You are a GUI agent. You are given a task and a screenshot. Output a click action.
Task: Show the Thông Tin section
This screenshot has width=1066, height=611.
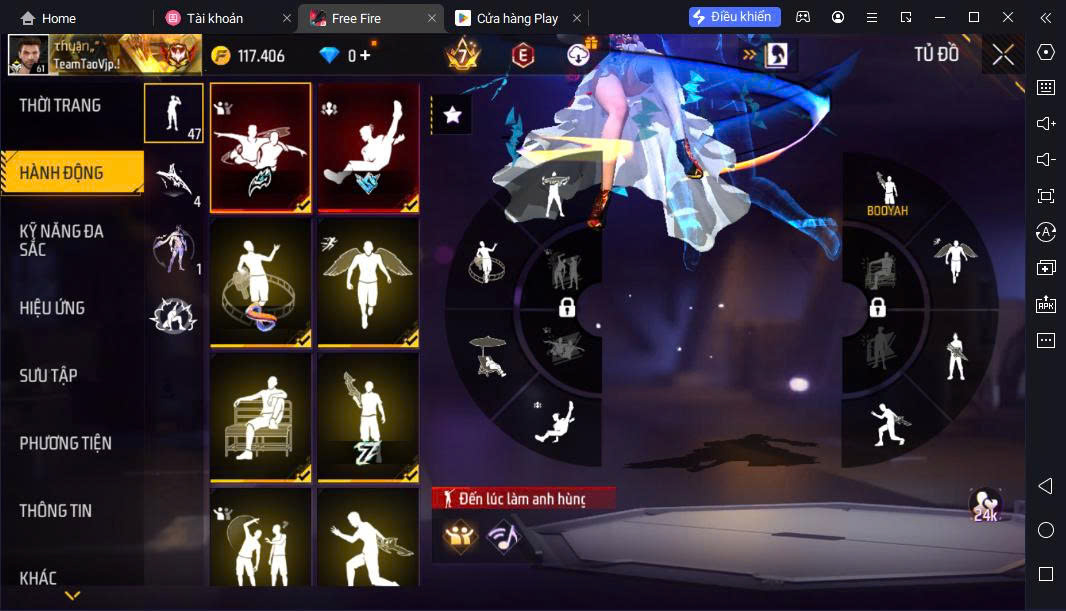(x=55, y=511)
